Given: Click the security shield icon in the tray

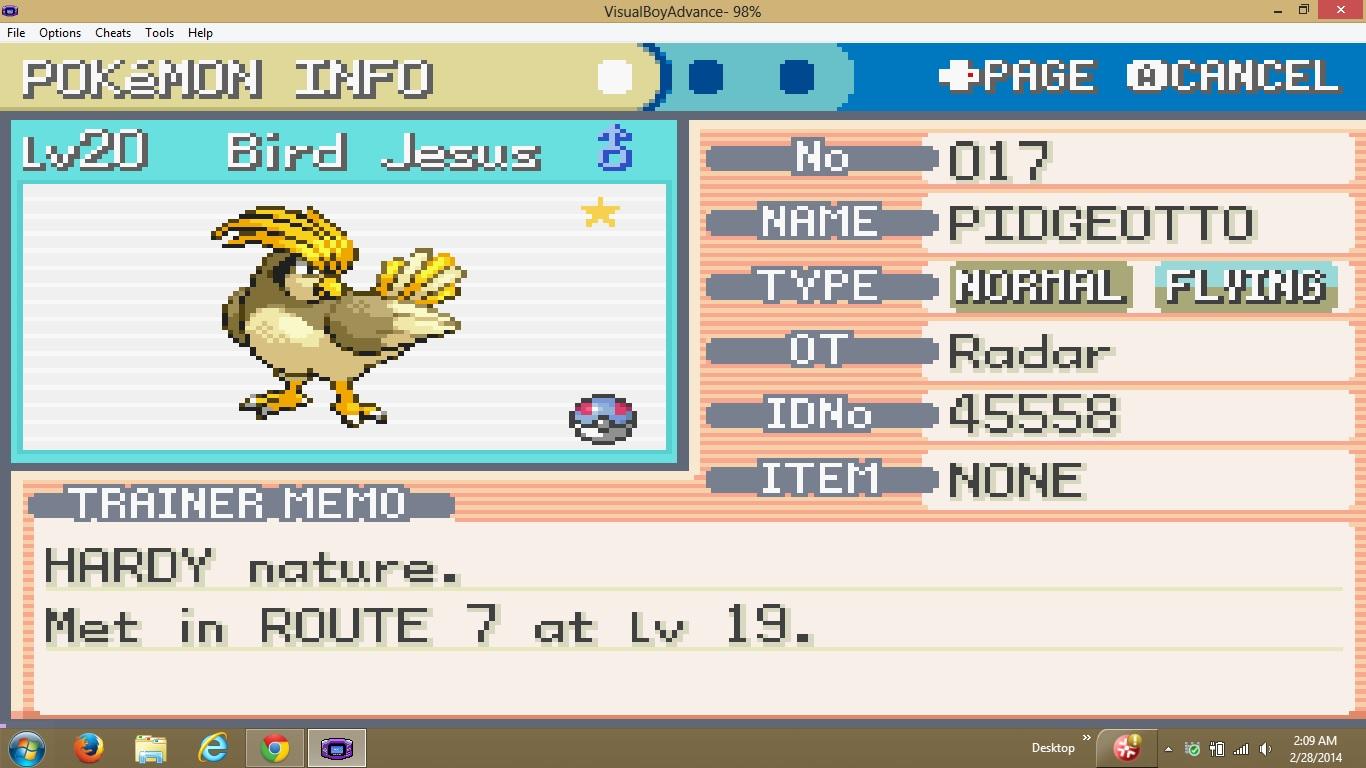Looking at the screenshot, I should 1192,748.
